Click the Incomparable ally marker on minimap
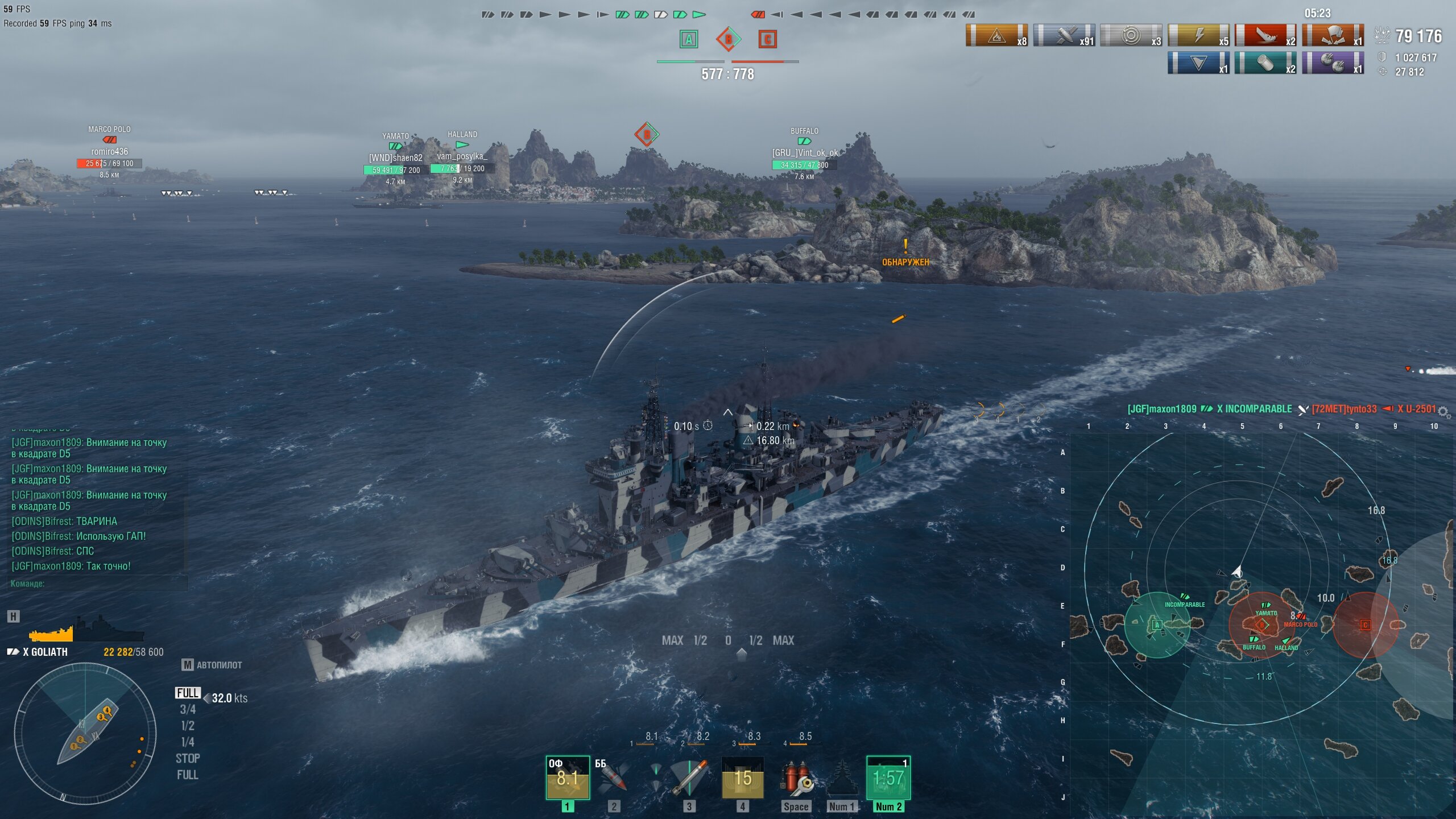Image resolution: width=1456 pixels, height=819 pixels. [x=1185, y=597]
